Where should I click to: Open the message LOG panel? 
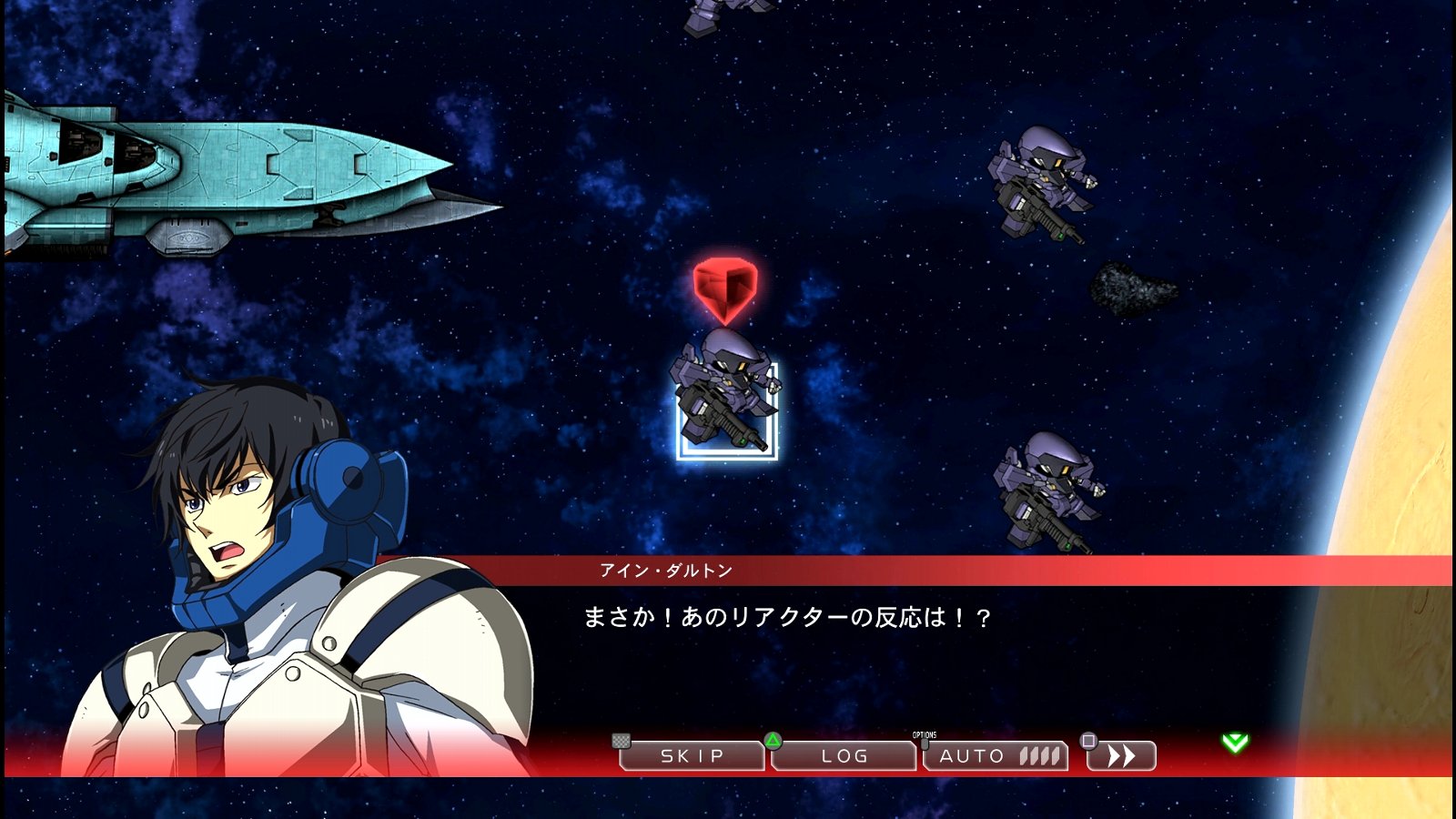tap(842, 755)
